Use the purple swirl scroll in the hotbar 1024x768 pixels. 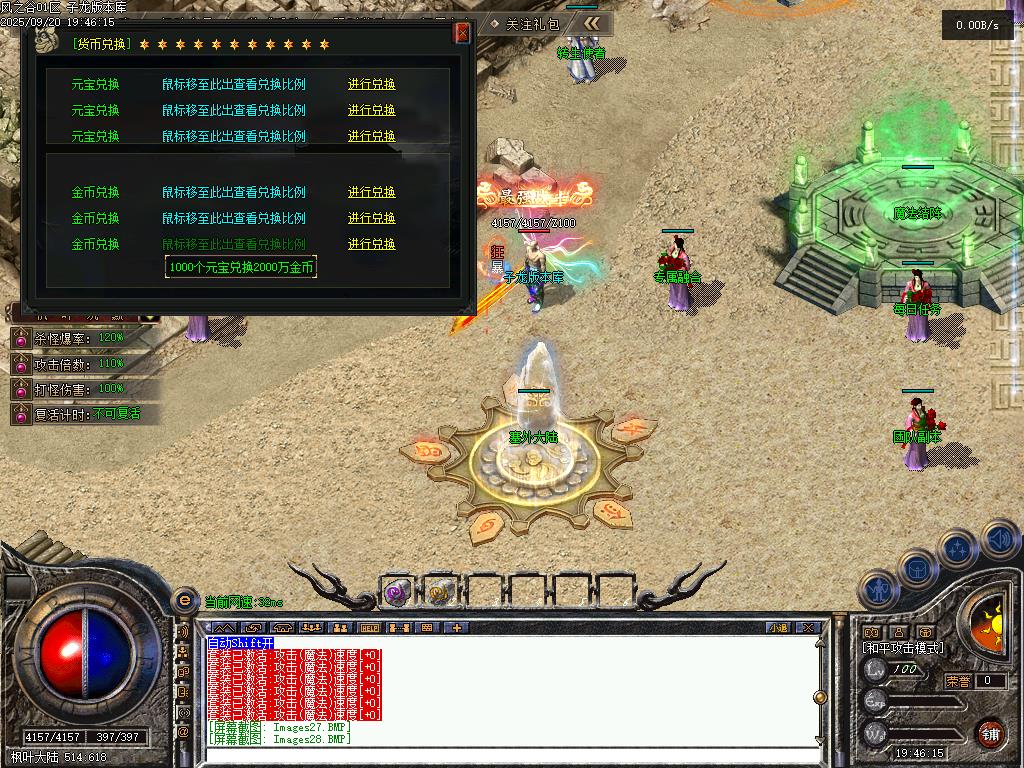point(397,593)
